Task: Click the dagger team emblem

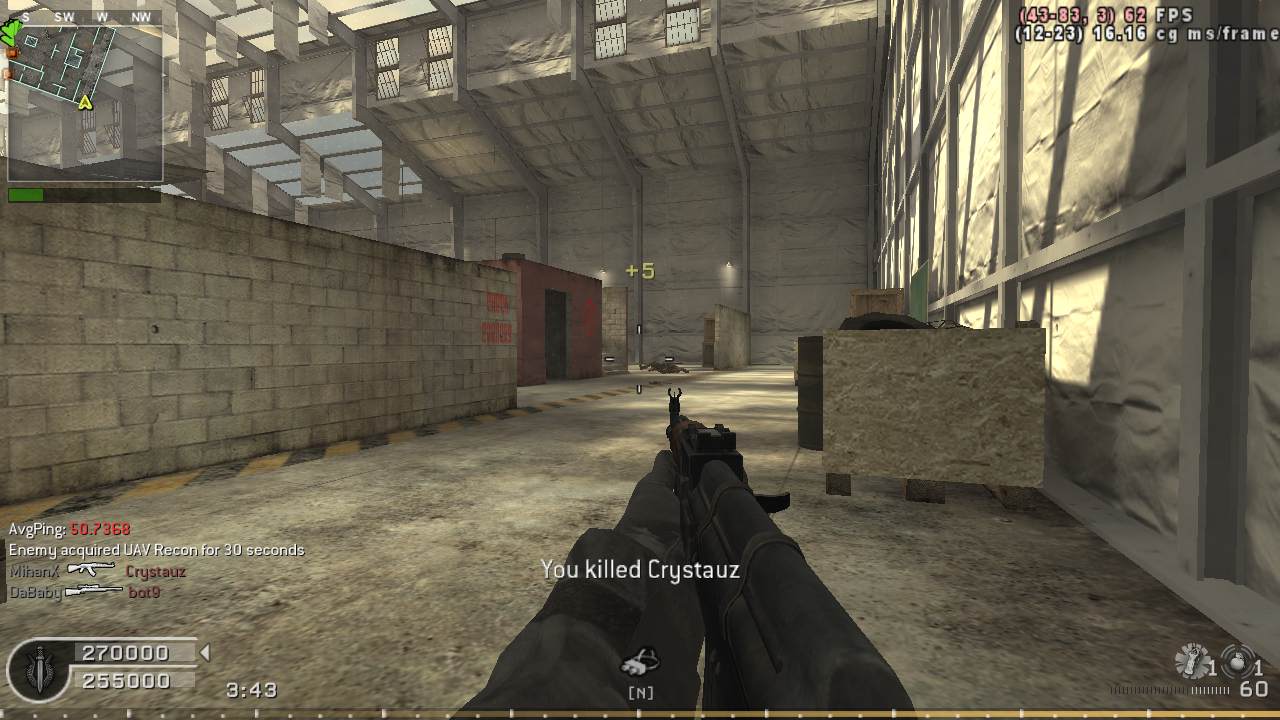Action: (x=38, y=667)
